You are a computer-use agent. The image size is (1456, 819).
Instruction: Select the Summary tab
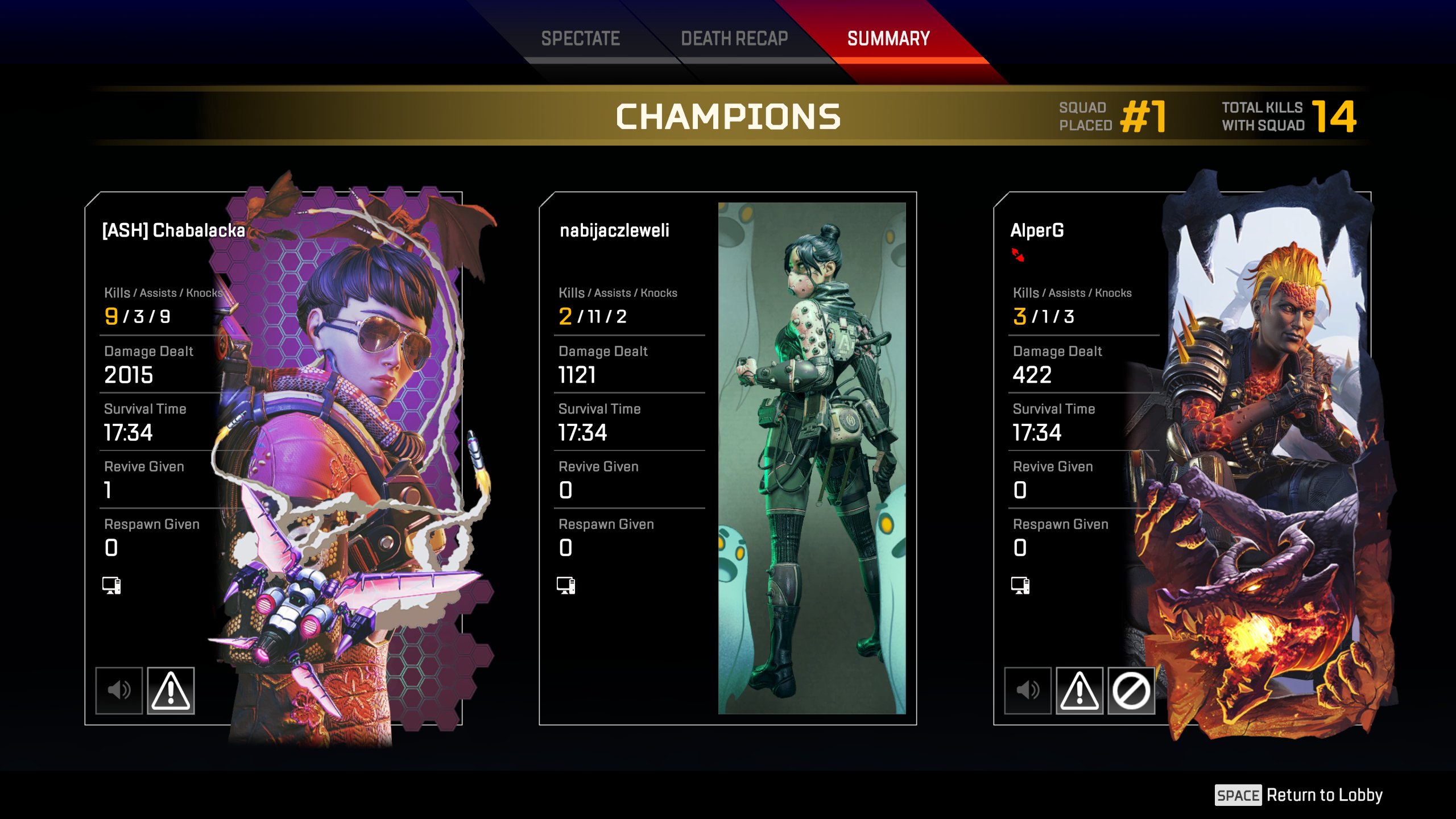point(888,39)
